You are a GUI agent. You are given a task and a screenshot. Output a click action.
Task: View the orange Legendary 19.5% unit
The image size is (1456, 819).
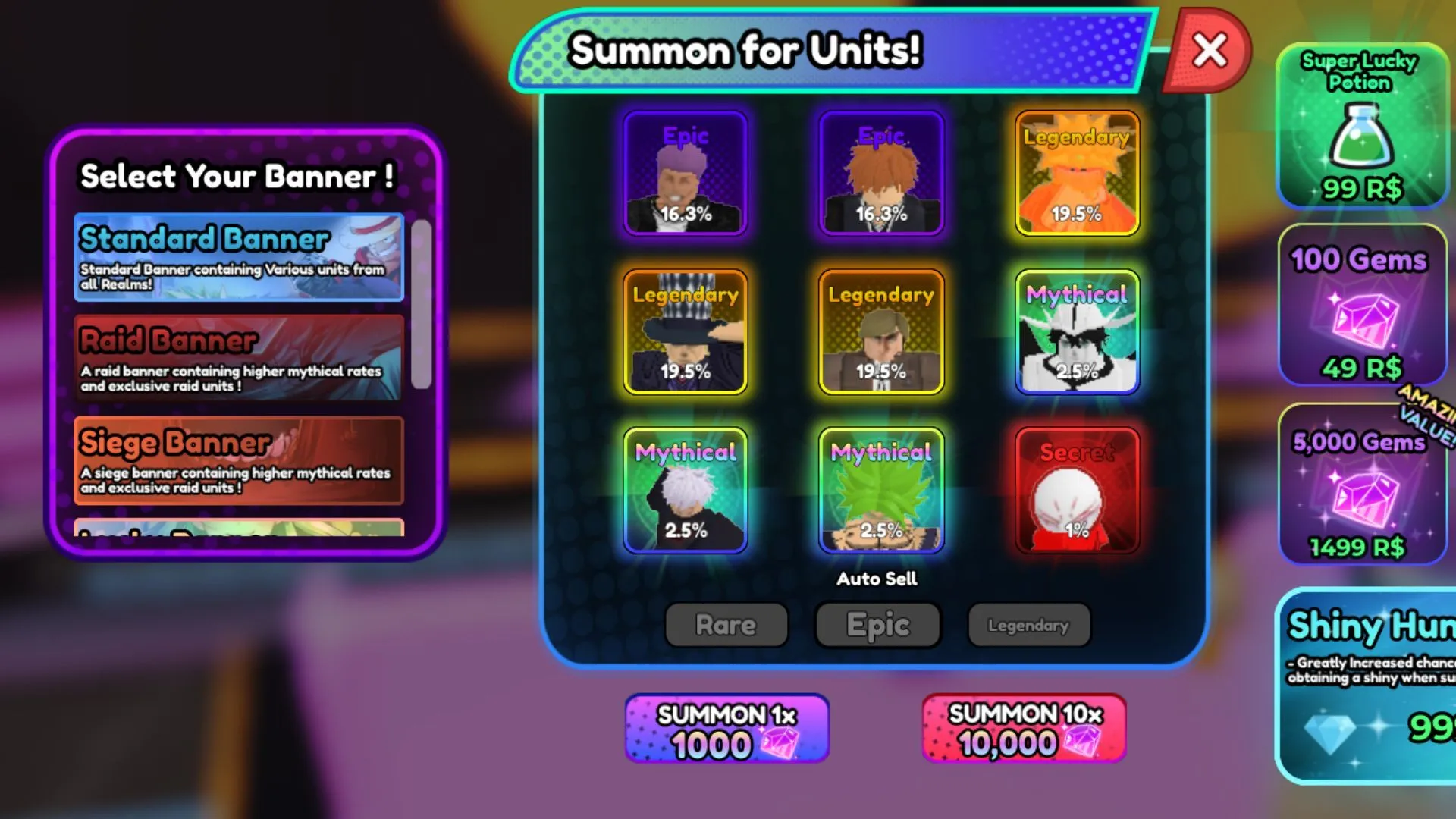point(1076,173)
